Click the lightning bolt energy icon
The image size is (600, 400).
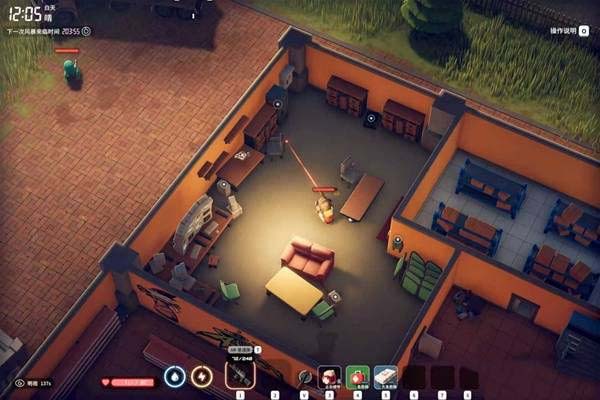[x=202, y=377]
